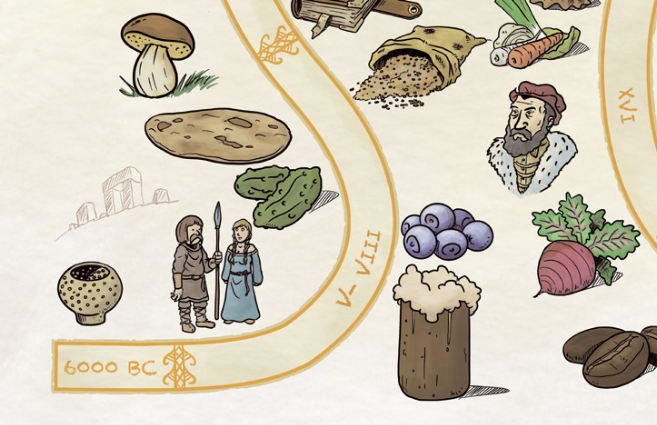Select the dotted clay pot
The width and height of the screenshot is (657, 425).
[90, 293]
